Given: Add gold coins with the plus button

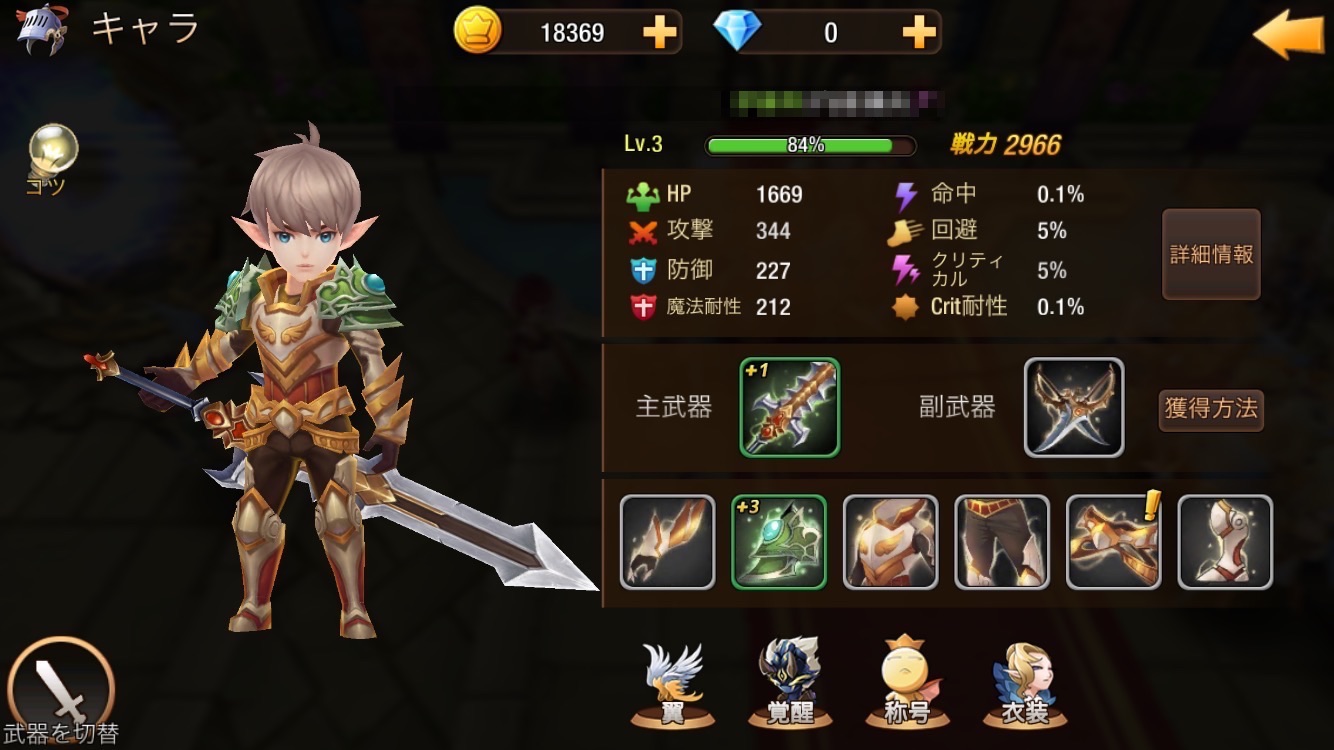Looking at the screenshot, I should point(659,33).
